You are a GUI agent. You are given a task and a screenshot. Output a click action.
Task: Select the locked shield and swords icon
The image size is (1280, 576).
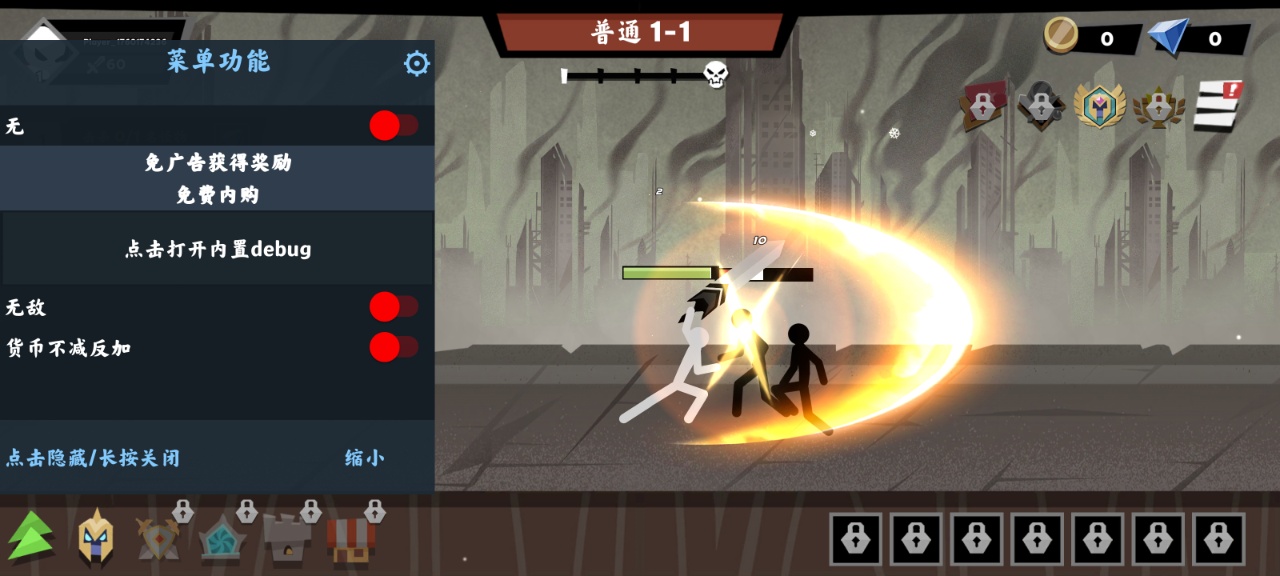160,537
